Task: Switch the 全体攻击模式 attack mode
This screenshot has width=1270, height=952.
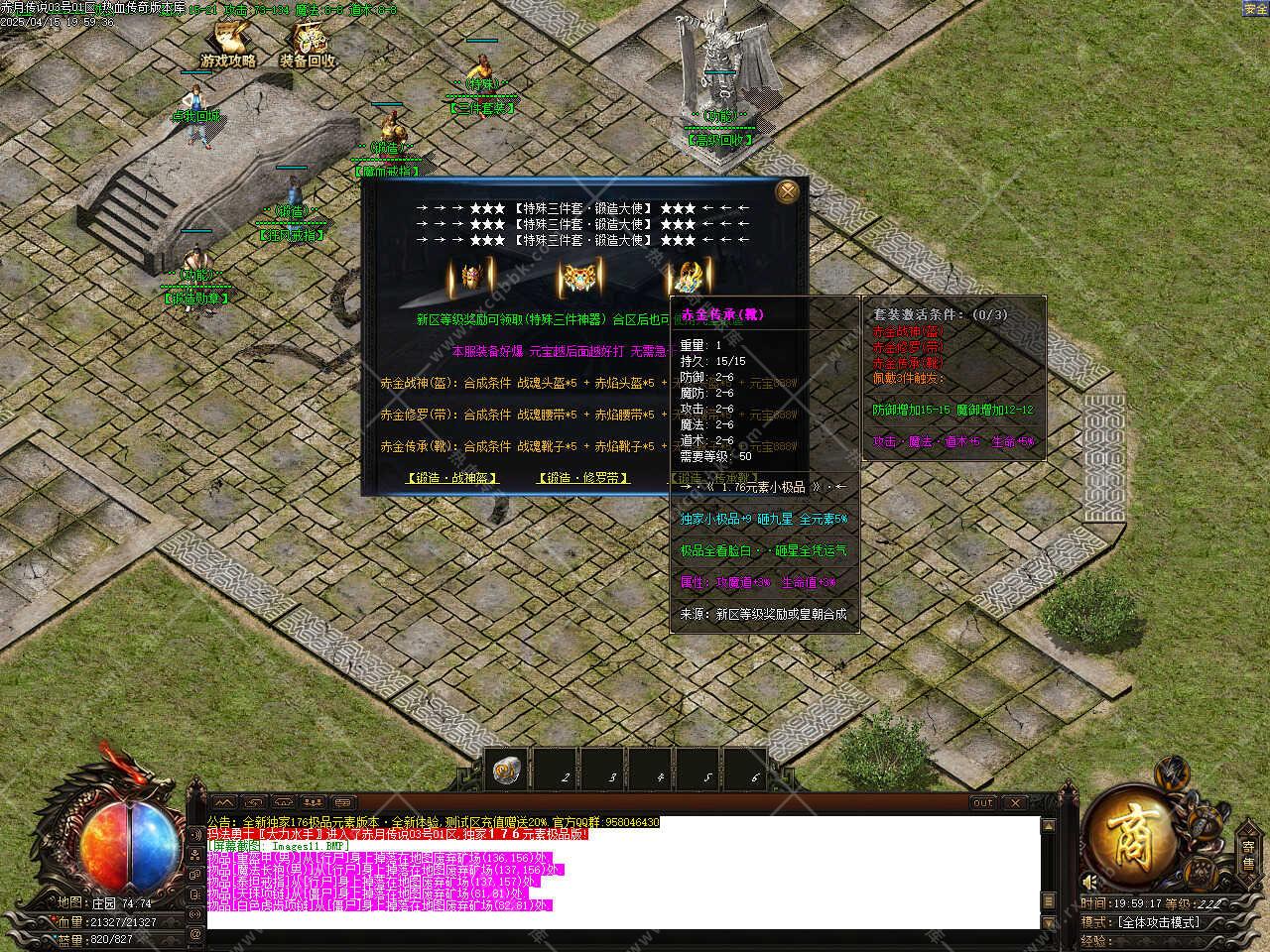Action: 1158,922
